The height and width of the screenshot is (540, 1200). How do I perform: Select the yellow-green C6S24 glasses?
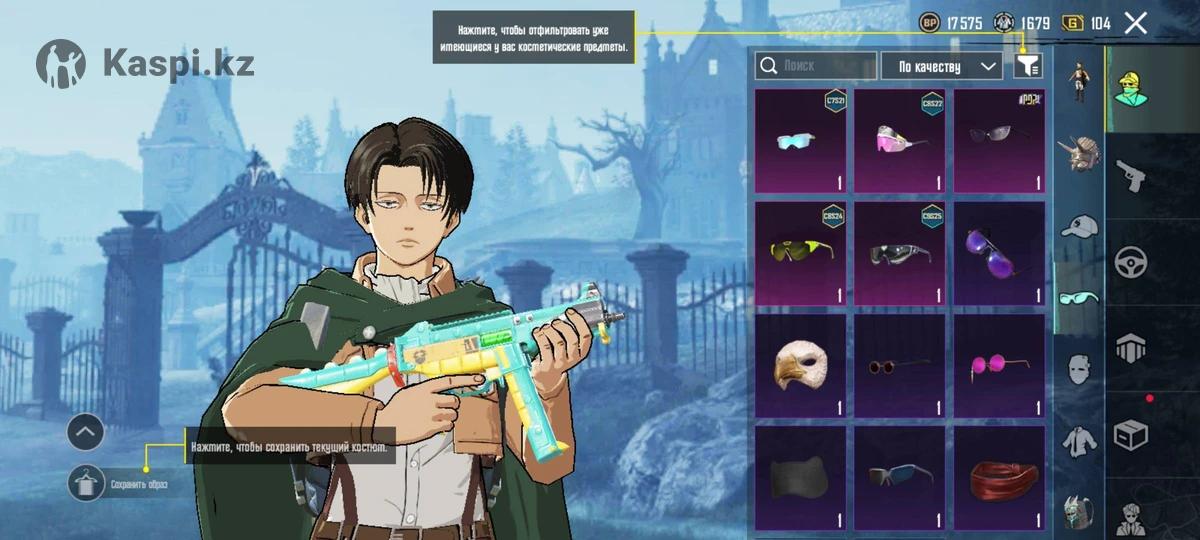coord(799,253)
